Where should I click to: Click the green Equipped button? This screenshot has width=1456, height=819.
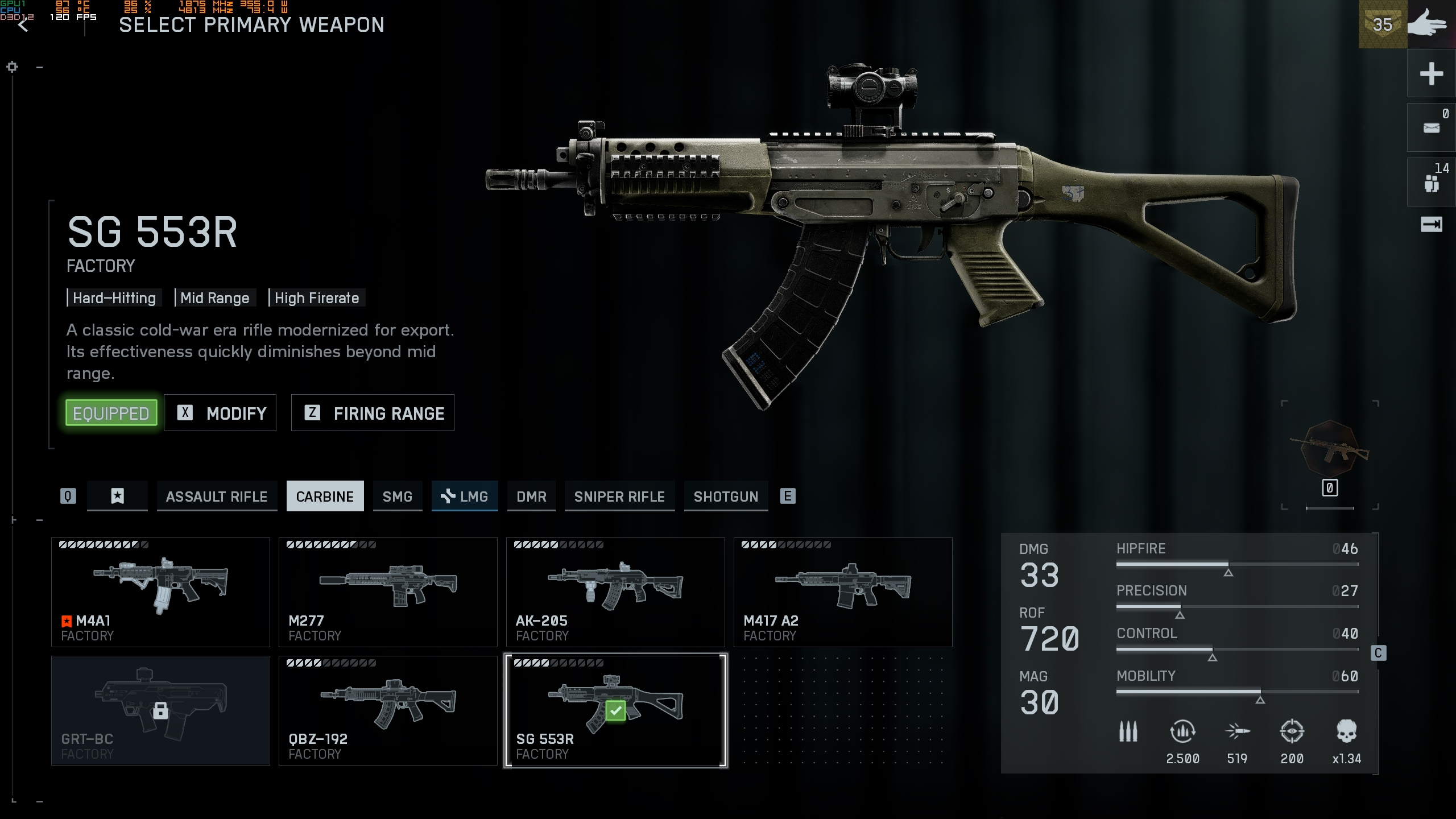(x=111, y=413)
